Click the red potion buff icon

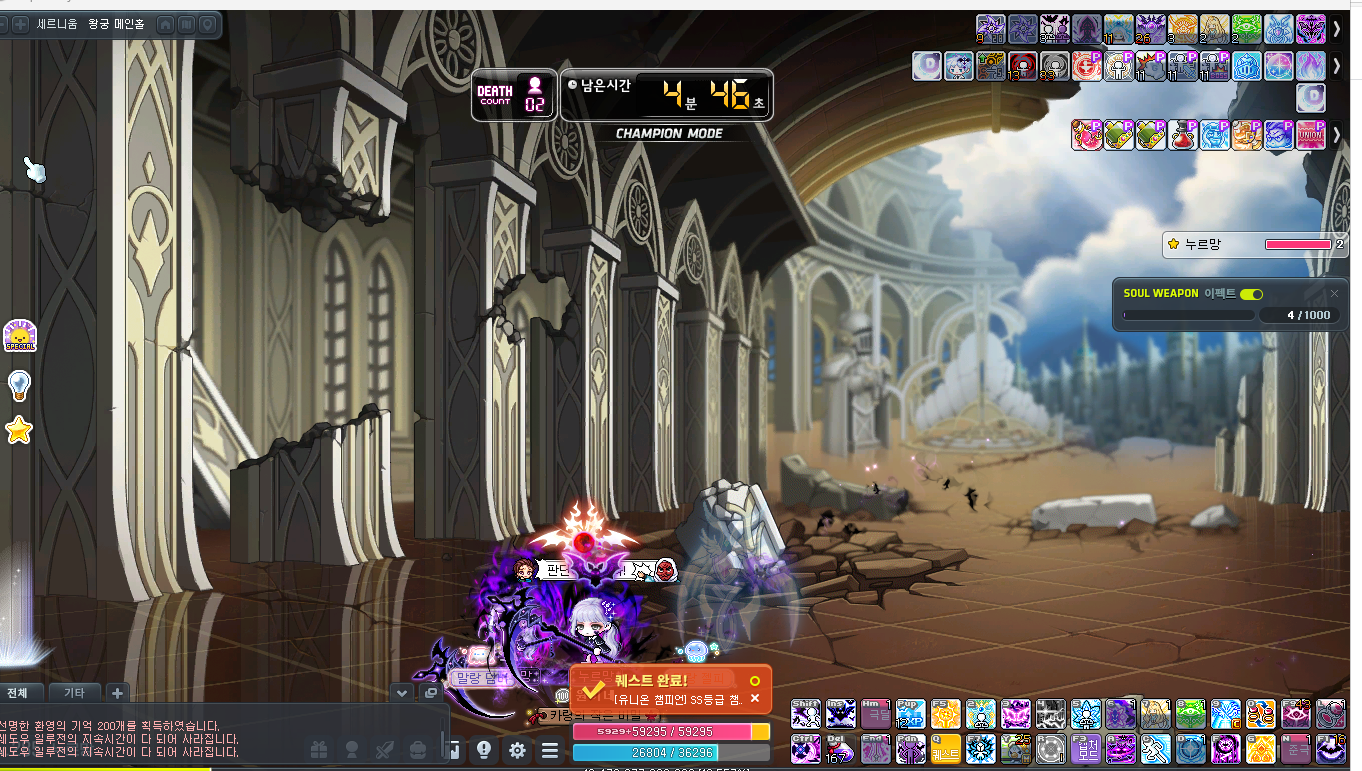tap(1183, 135)
